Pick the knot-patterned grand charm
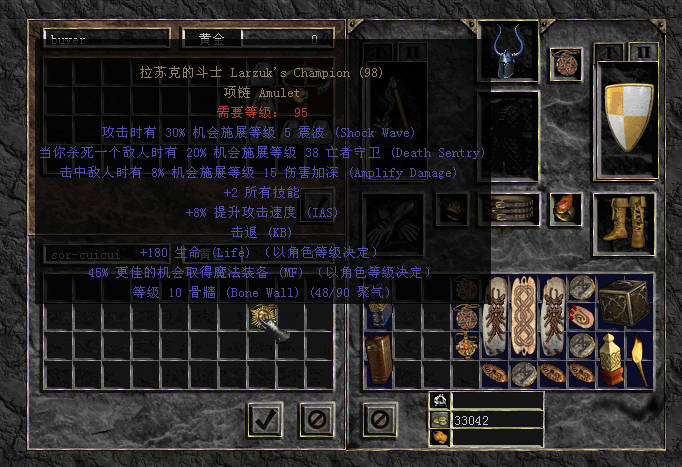This screenshot has height=467, width=682. click(526, 318)
